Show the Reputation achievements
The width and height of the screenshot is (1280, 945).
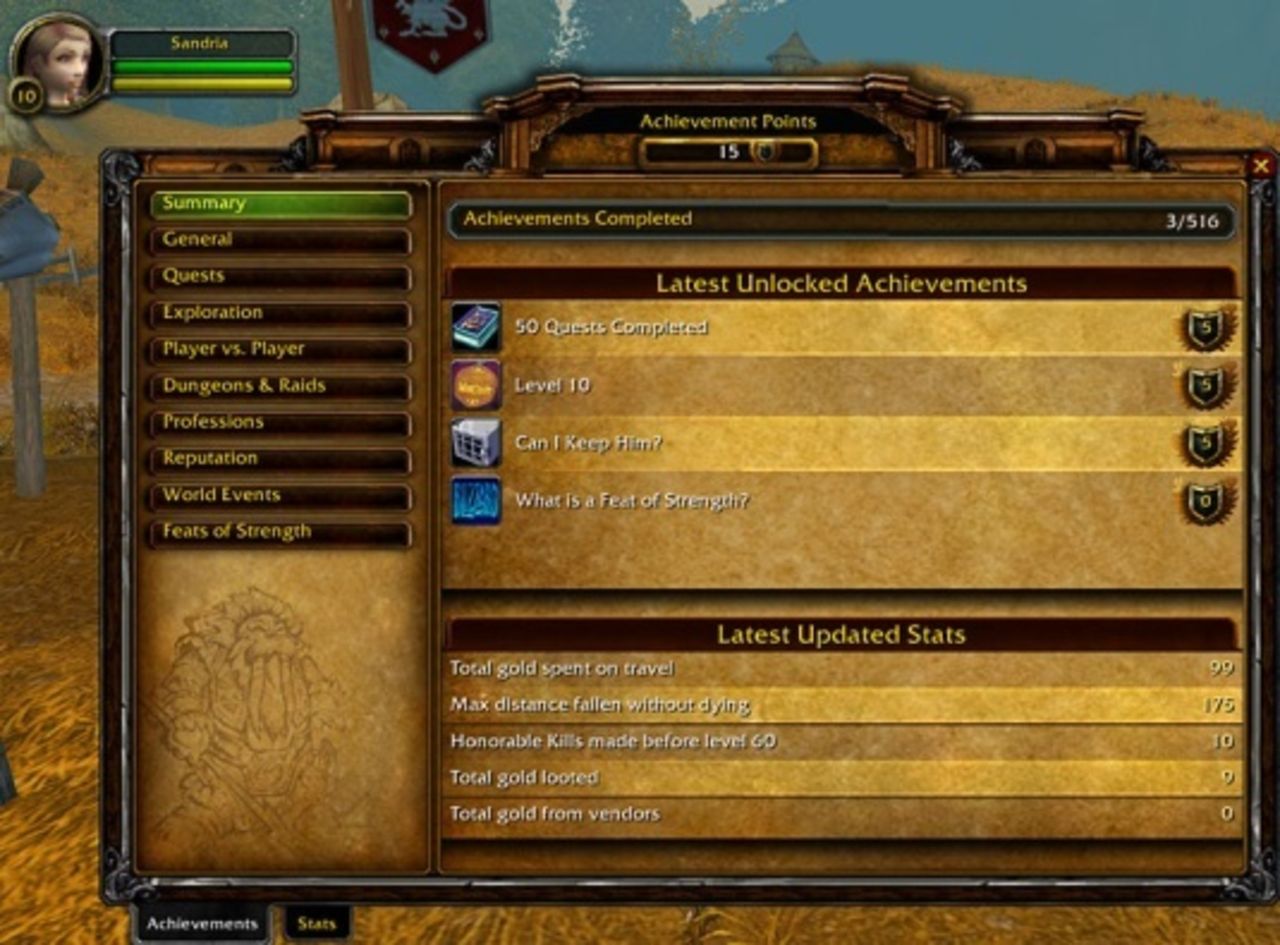(x=280, y=459)
